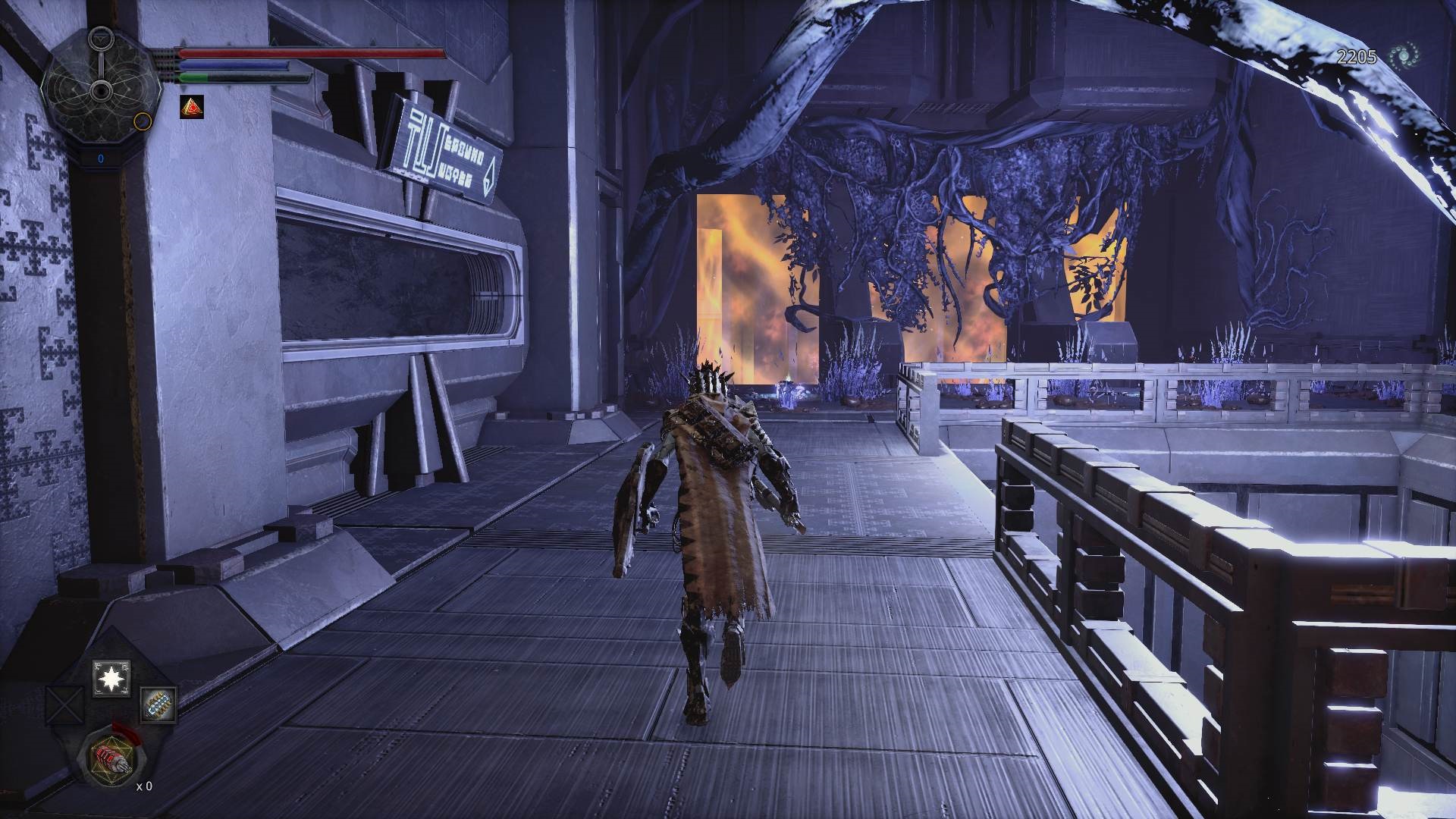
Task: Activate the white starburst quick slot
Action: tap(111, 679)
